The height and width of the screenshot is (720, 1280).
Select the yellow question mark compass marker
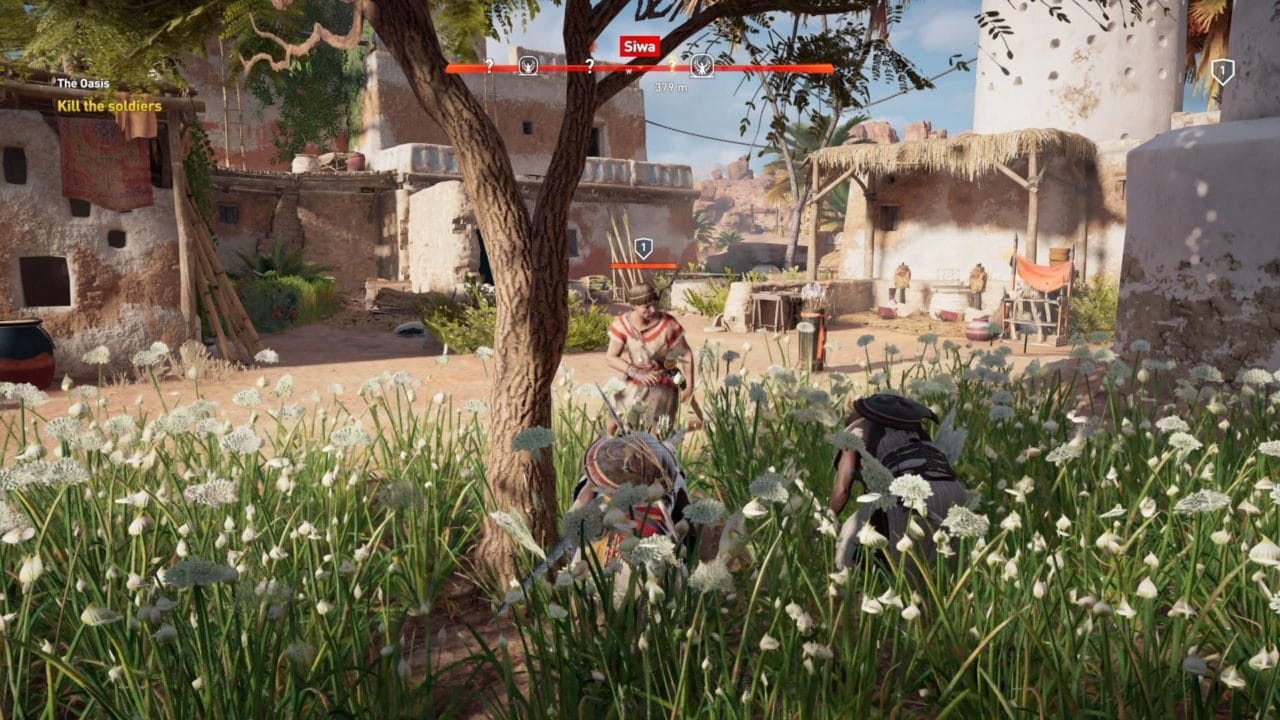coord(672,65)
